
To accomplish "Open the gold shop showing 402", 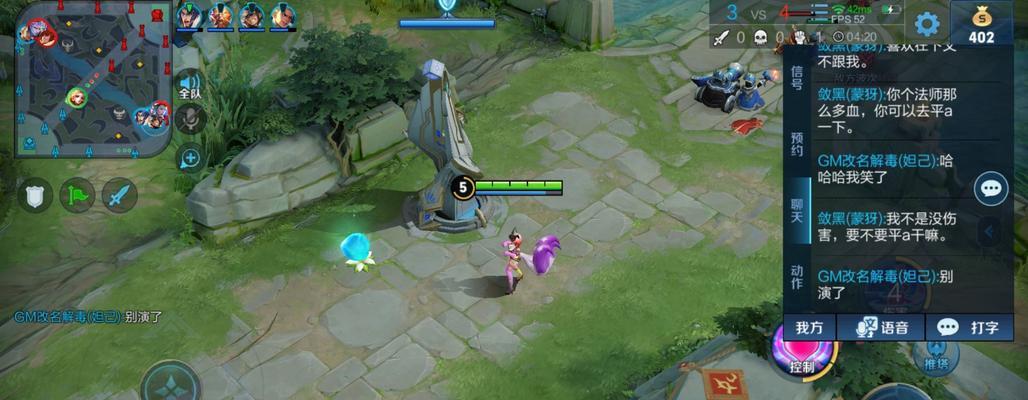I will (981, 24).
